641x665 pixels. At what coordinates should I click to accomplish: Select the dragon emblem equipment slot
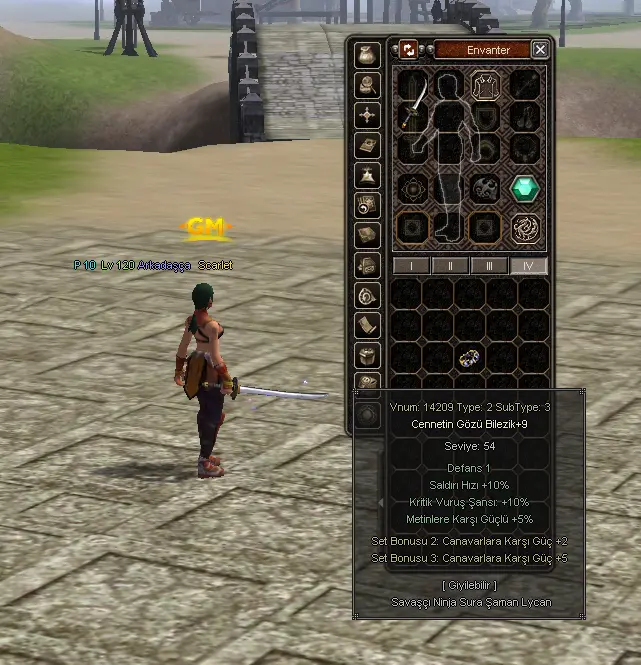click(525, 228)
